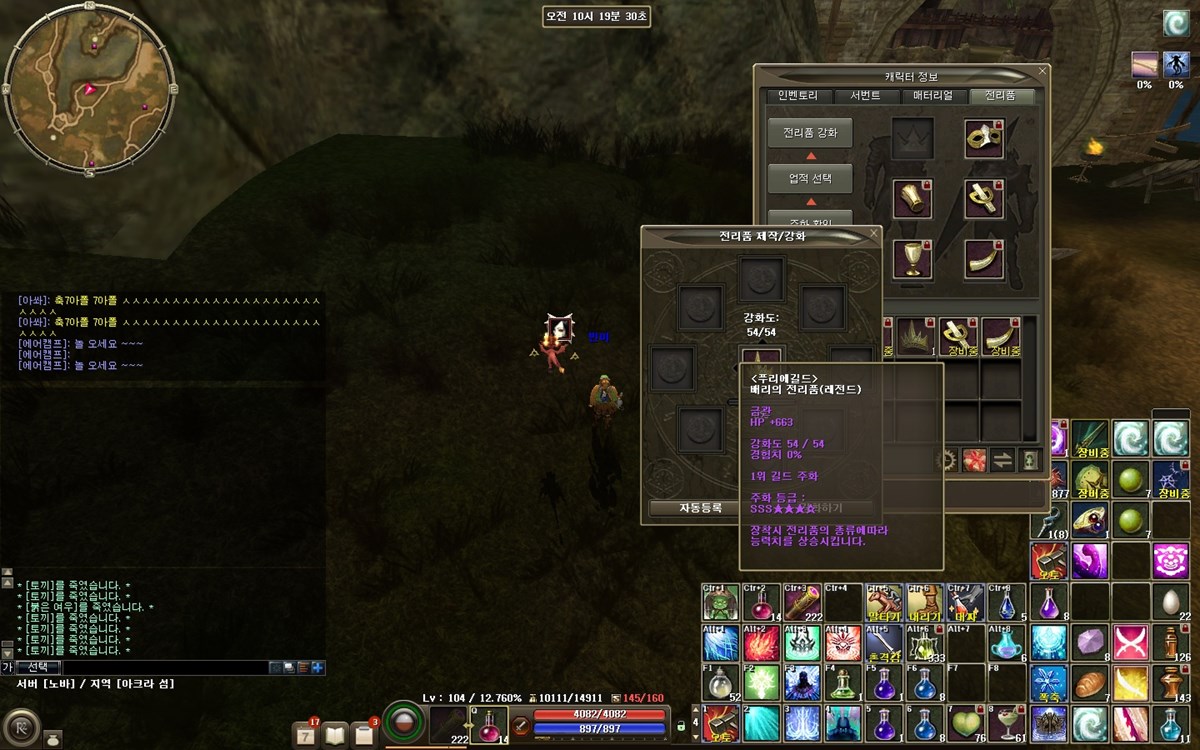This screenshot has height=750, width=1200.
Task: Select the equipped golden mask trophy
Action: pyautogui.click(x=984, y=138)
